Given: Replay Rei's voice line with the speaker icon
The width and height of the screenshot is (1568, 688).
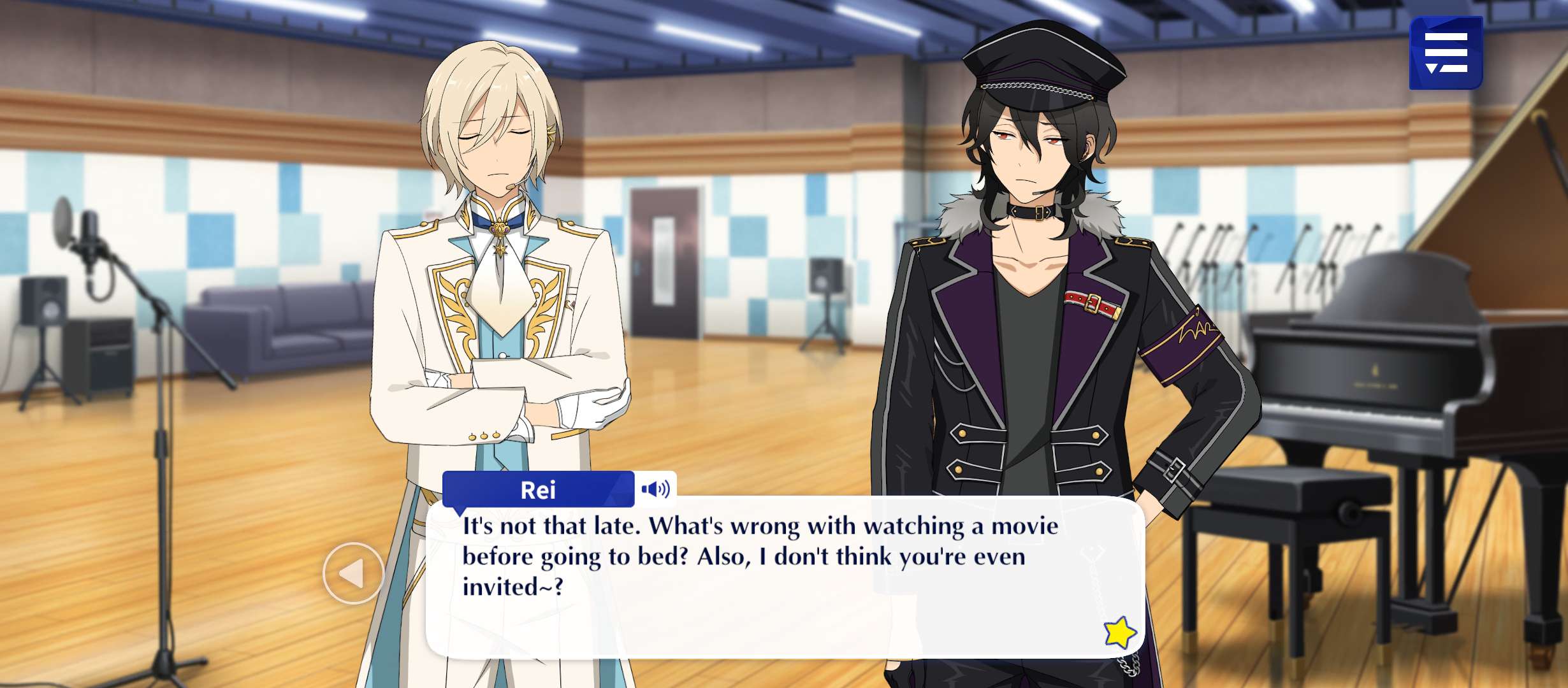Looking at the screenshot, I should pyautogui.click(x=655, y=489).
